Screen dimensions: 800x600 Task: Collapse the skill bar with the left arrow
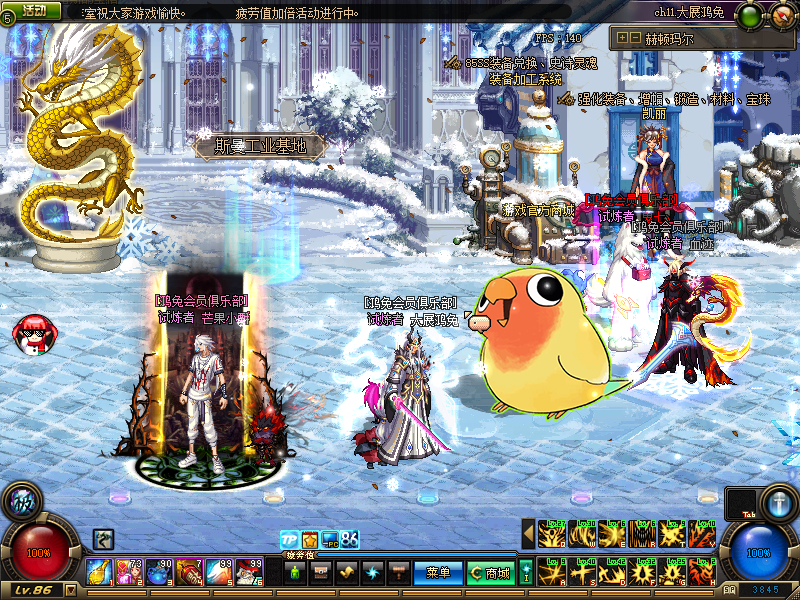click(x=528, y=535)
